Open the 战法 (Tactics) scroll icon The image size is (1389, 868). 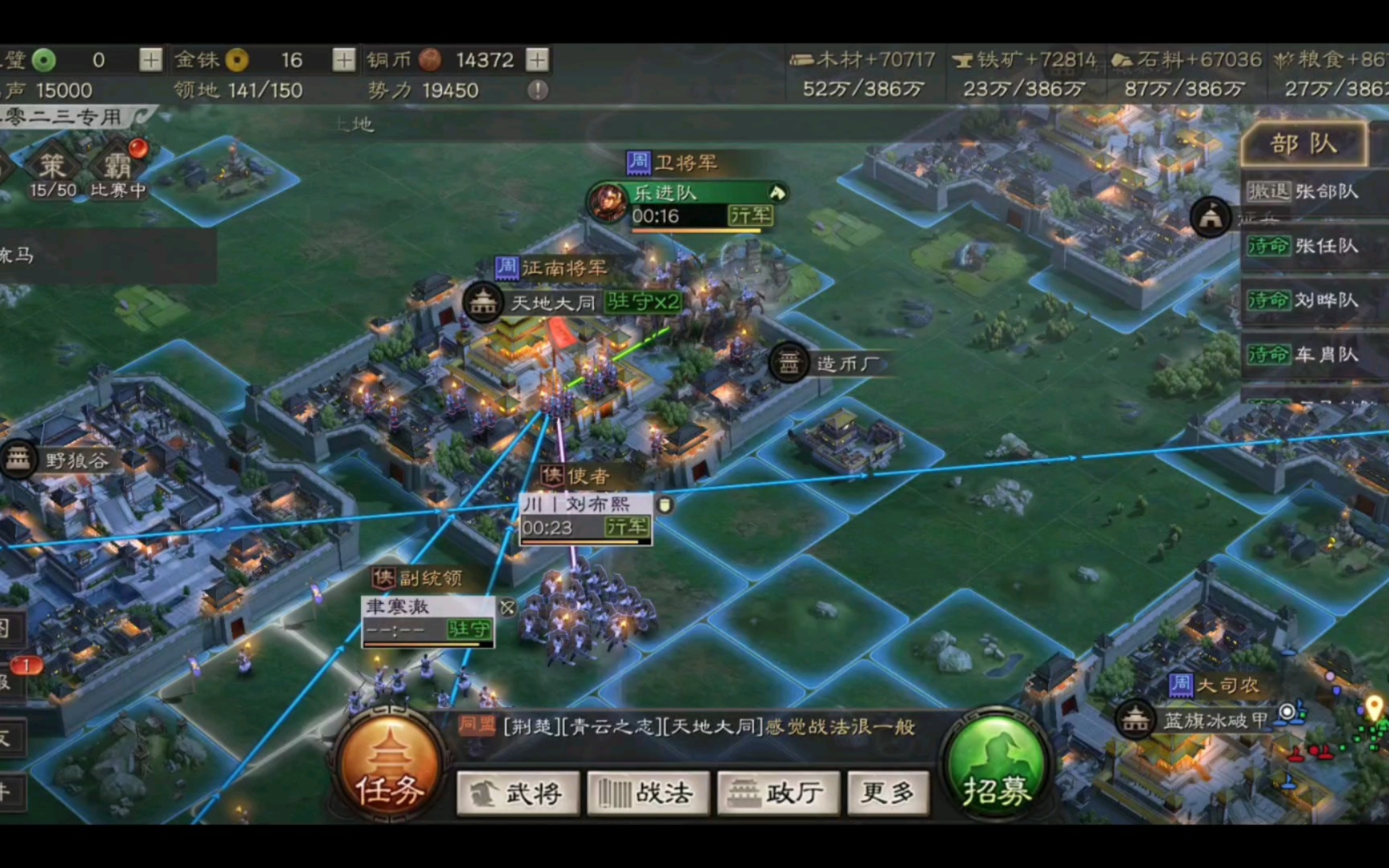pyautogui.click(x=649, y=793)
